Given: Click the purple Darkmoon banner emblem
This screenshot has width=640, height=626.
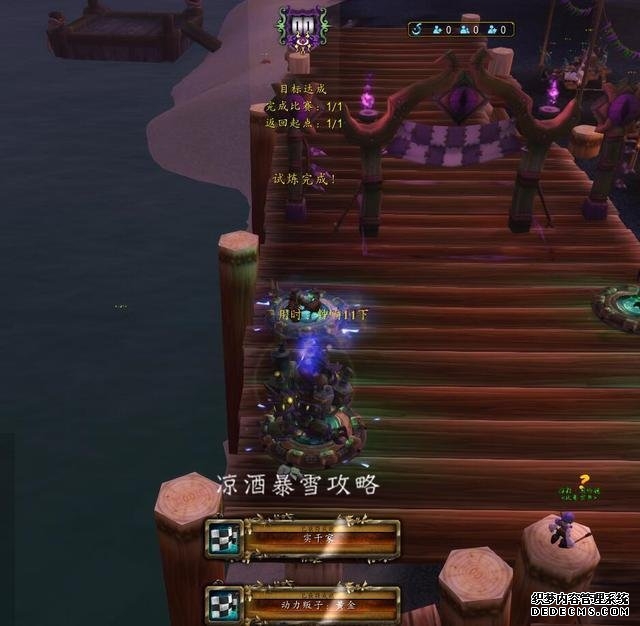Looking at the screenshot, I should (x=302, y=27).
